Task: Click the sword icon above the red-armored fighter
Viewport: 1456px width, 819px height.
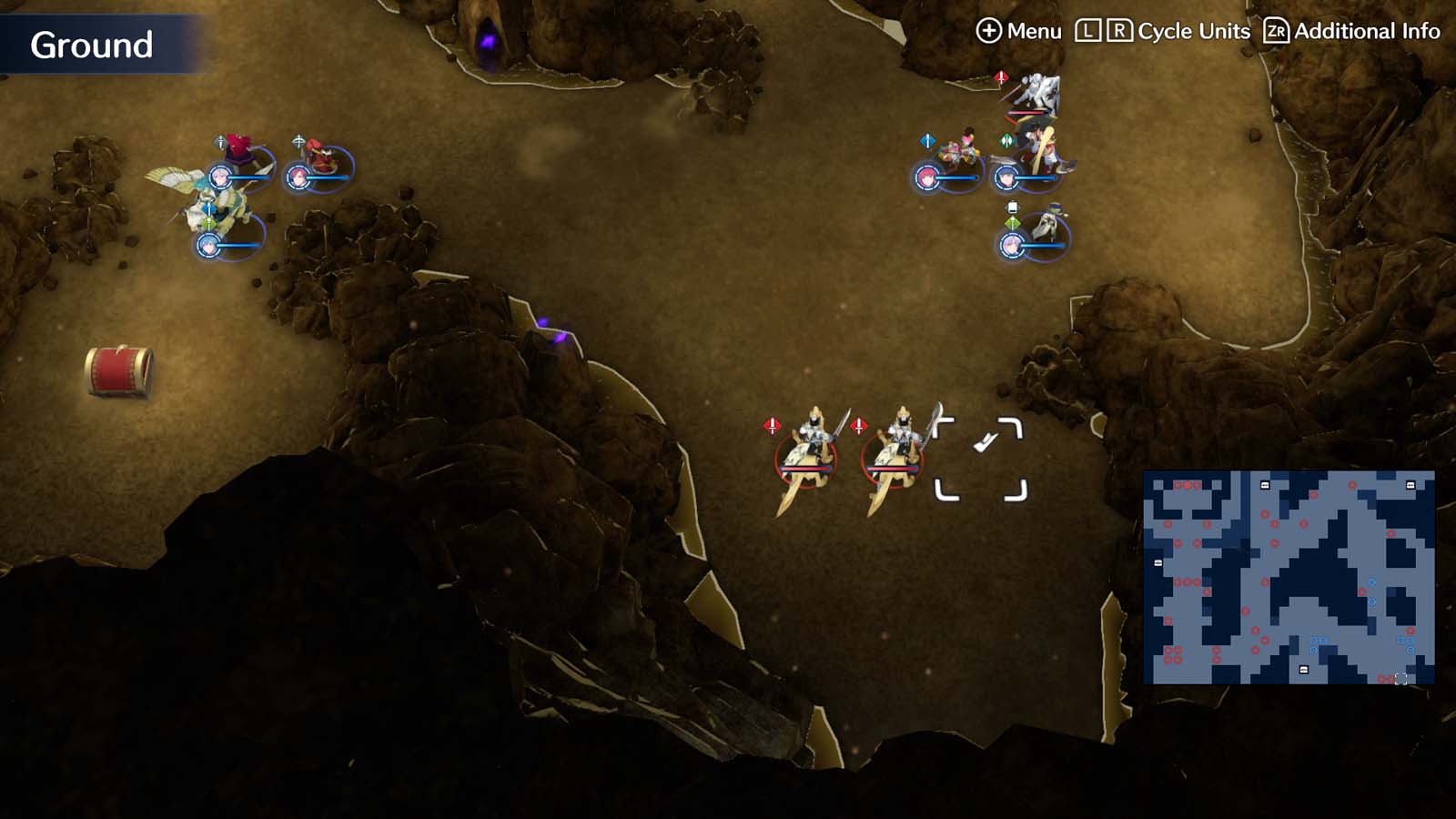Action: pyautogui.click(x=220, y=141)
